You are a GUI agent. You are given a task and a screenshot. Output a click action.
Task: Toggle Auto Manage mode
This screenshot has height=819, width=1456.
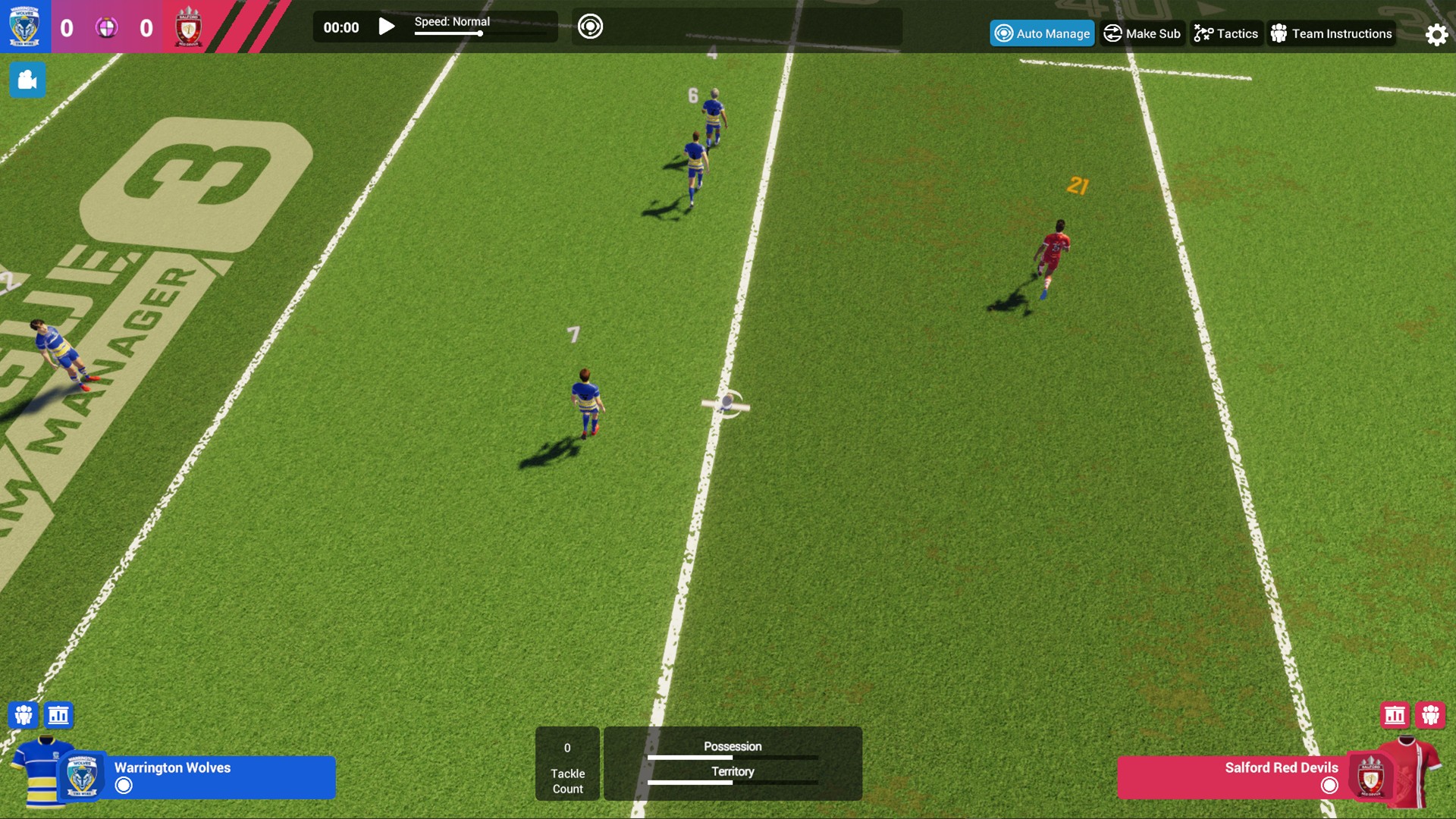(x=1042, y=33)
